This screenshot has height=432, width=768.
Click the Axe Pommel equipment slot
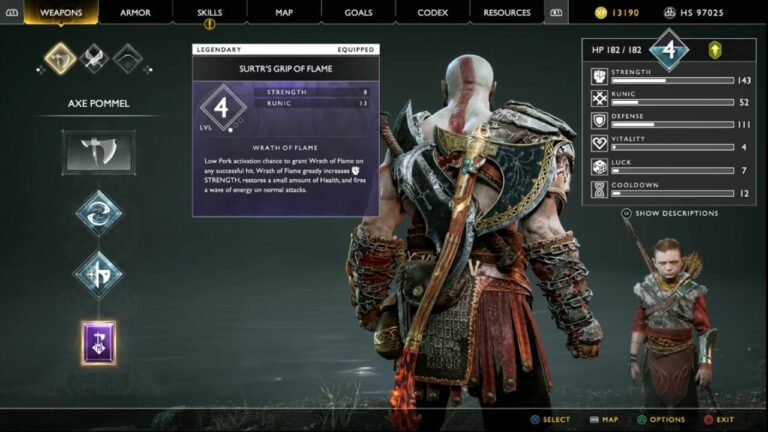coord(98,151)
